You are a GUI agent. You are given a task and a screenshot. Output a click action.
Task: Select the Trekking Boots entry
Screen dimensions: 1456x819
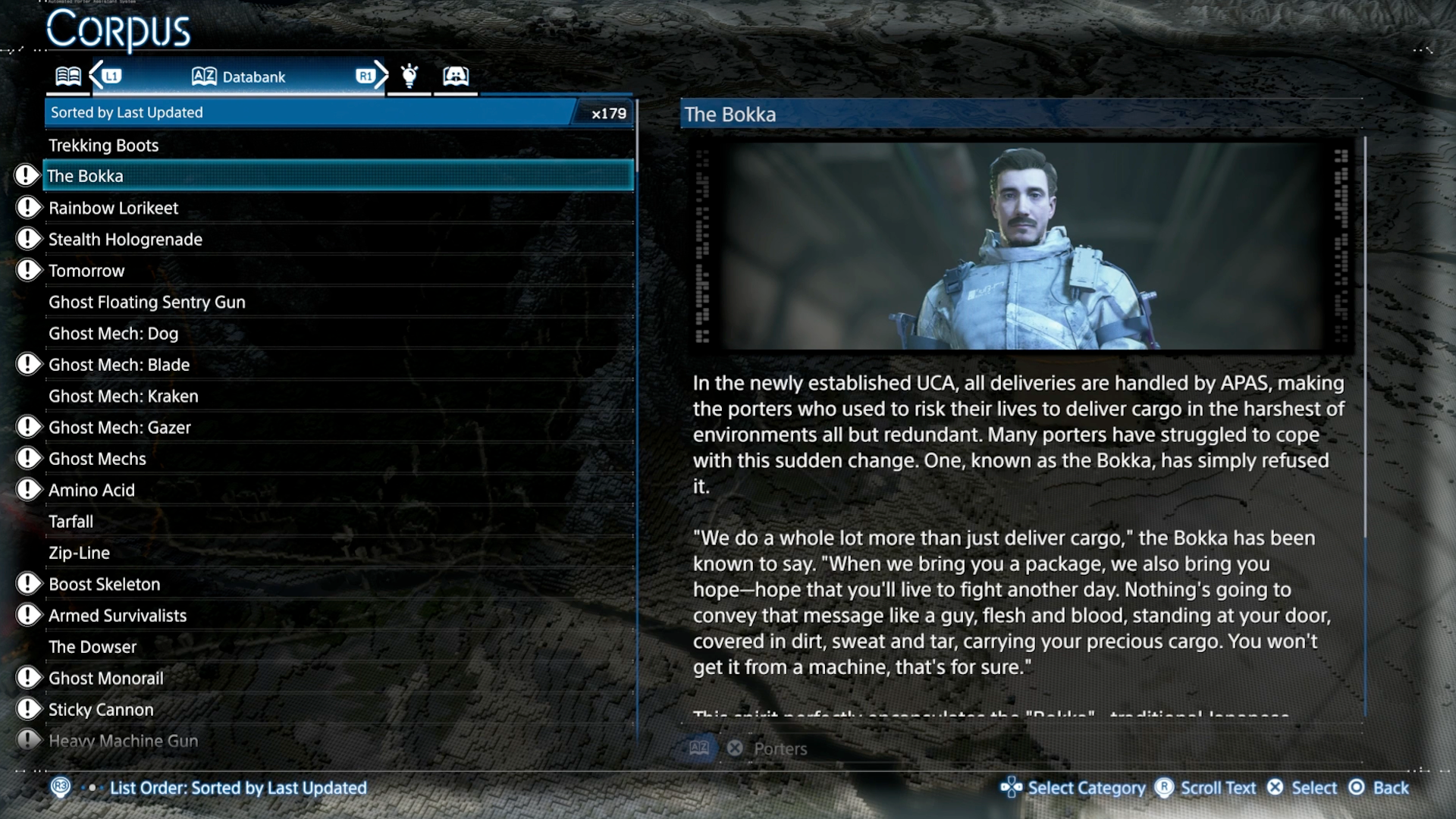(104, 145)
